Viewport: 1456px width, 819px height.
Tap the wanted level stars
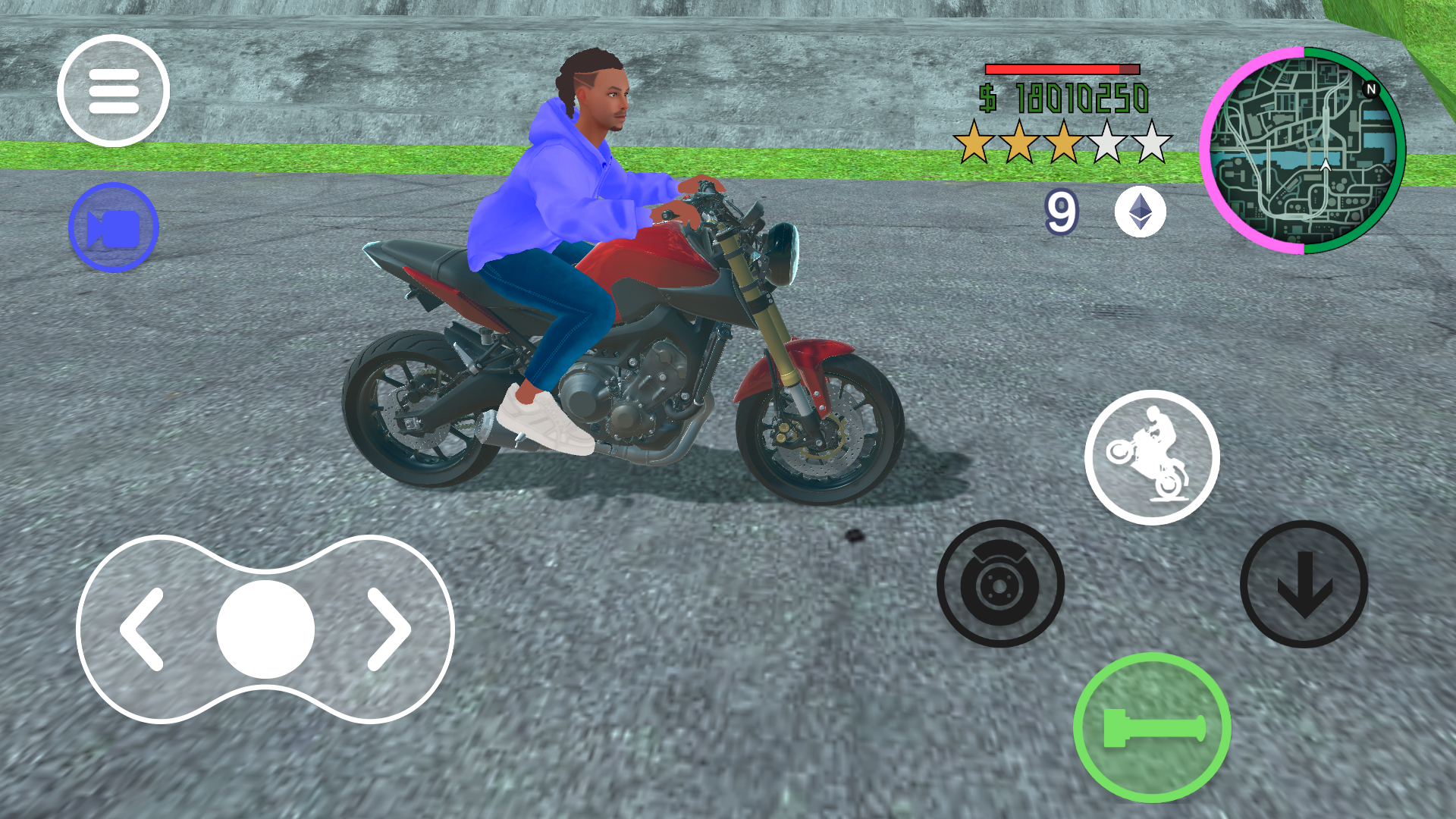pos(1059,143)
